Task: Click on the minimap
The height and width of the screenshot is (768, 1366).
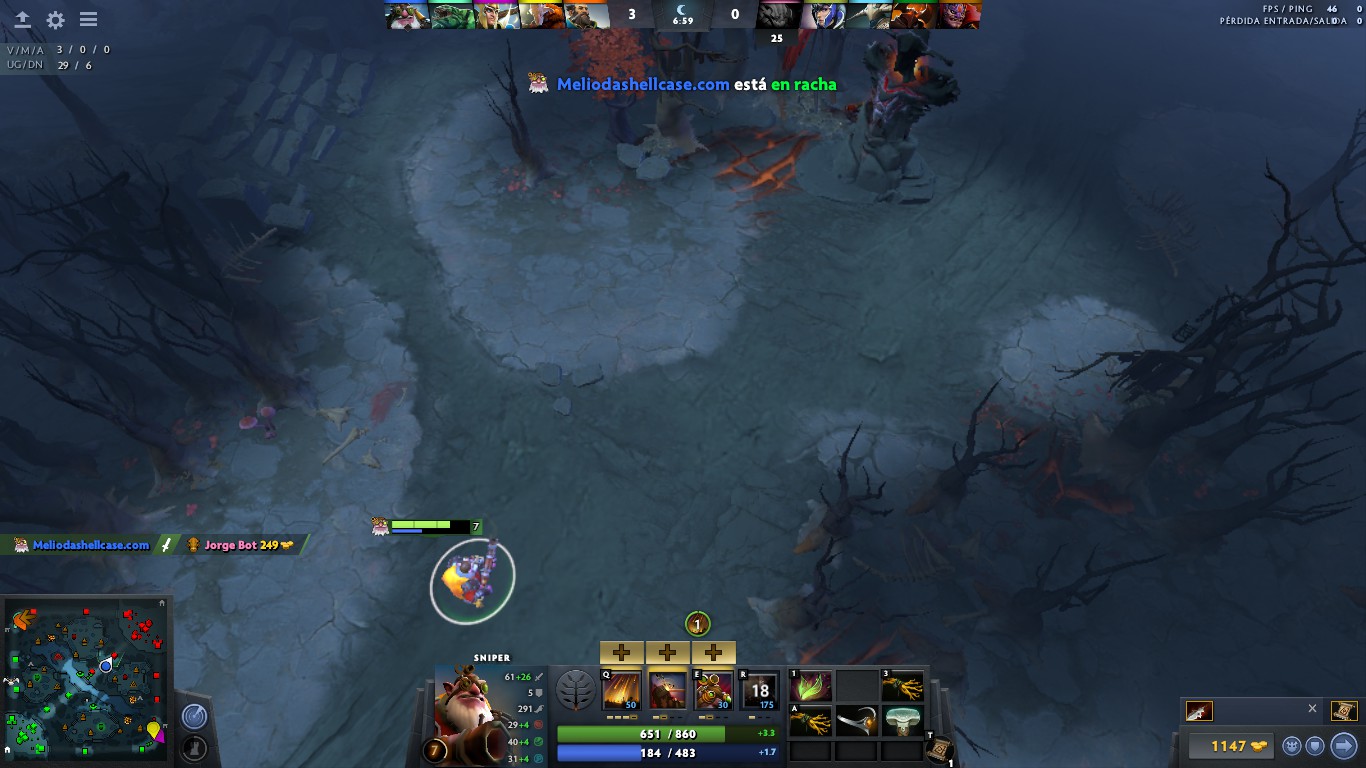Action: (85, 680)
